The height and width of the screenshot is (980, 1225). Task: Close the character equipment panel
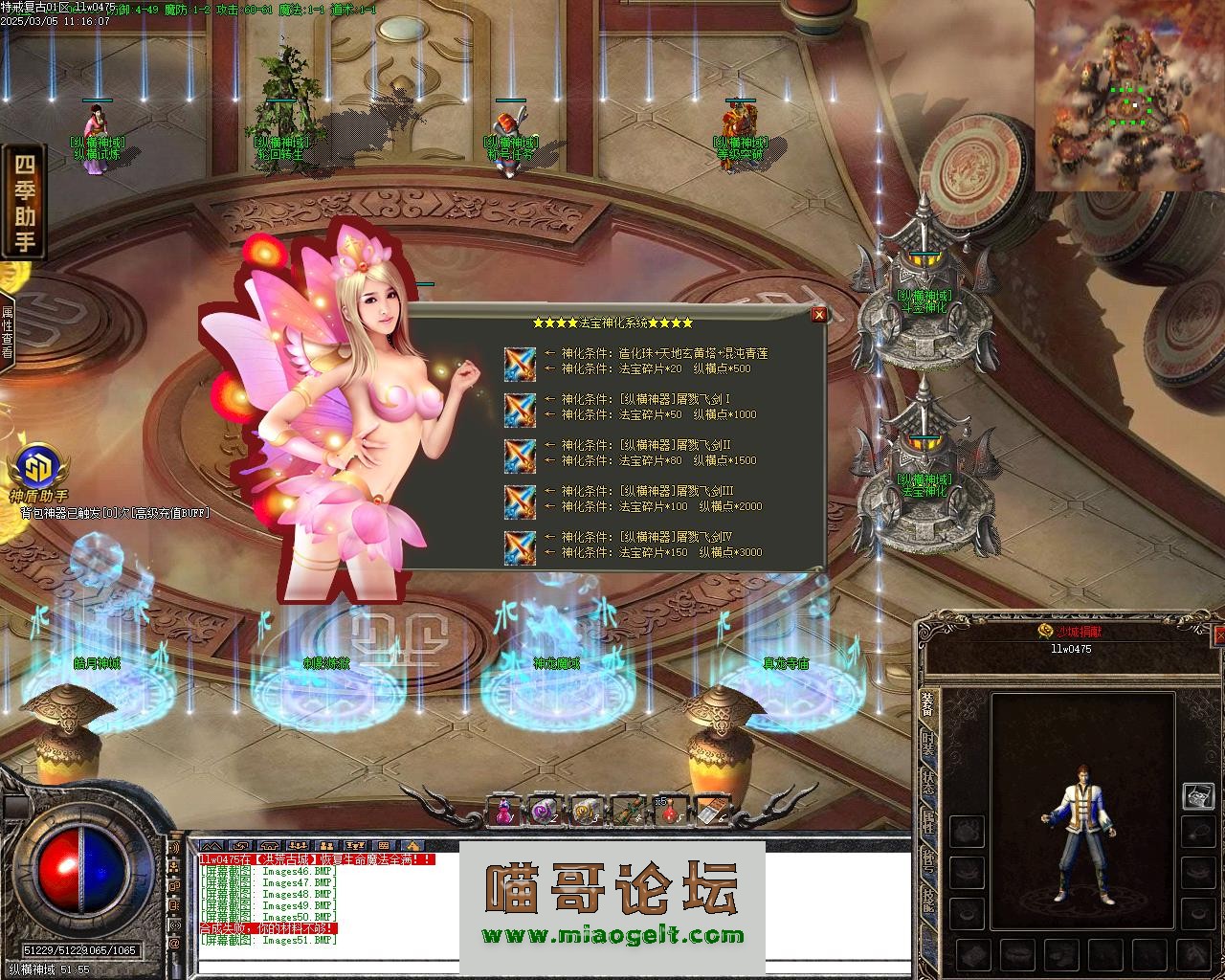pyautogui.click(x=1219, y=635)
